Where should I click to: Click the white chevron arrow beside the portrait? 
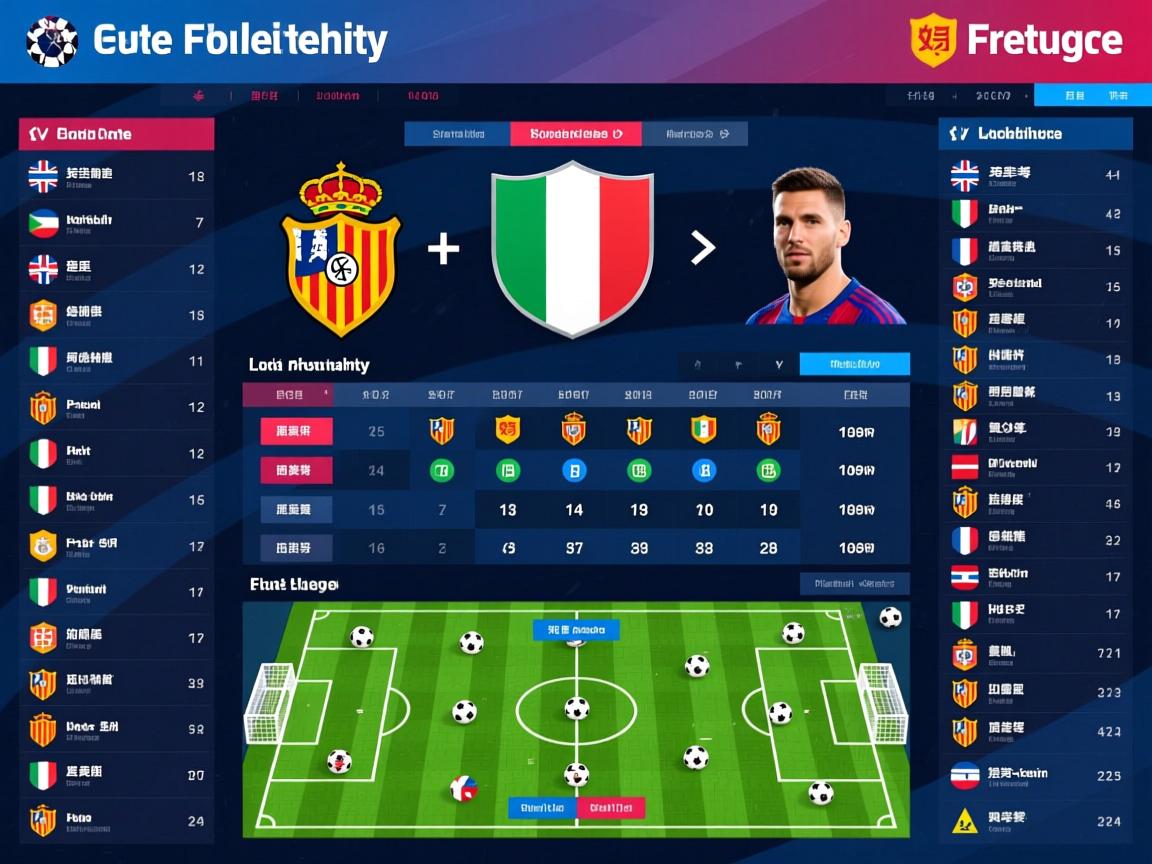pyautogui.click(x=703, y=247)
